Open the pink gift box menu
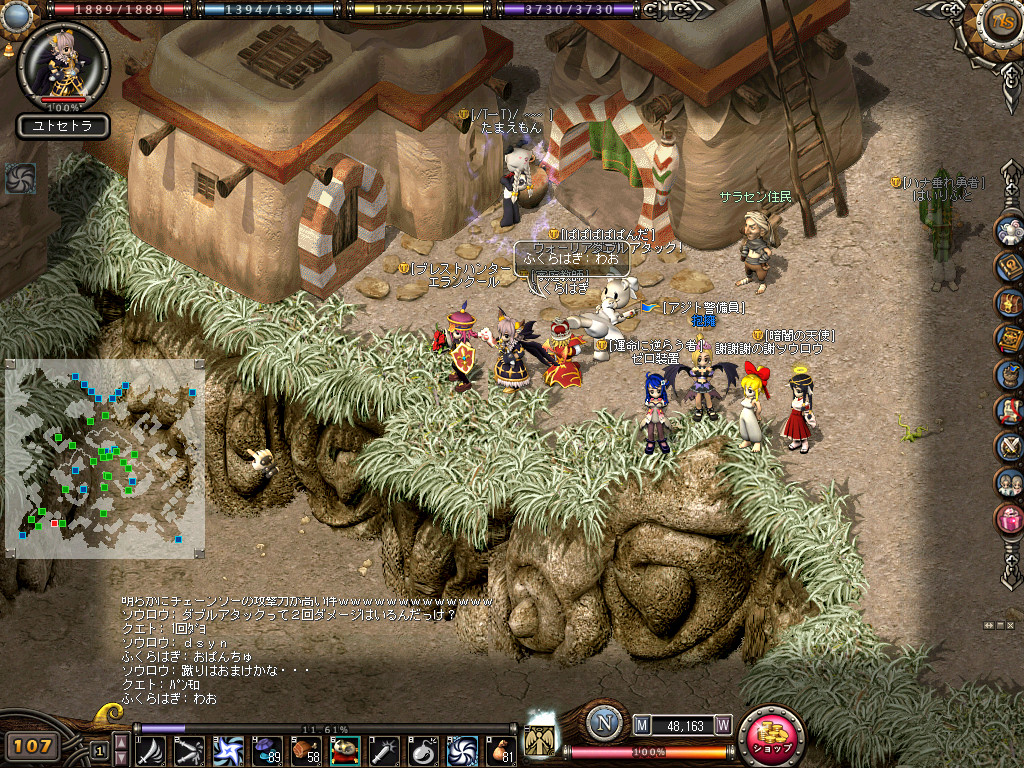The image size is (1024, 768). pos(1009,520)
